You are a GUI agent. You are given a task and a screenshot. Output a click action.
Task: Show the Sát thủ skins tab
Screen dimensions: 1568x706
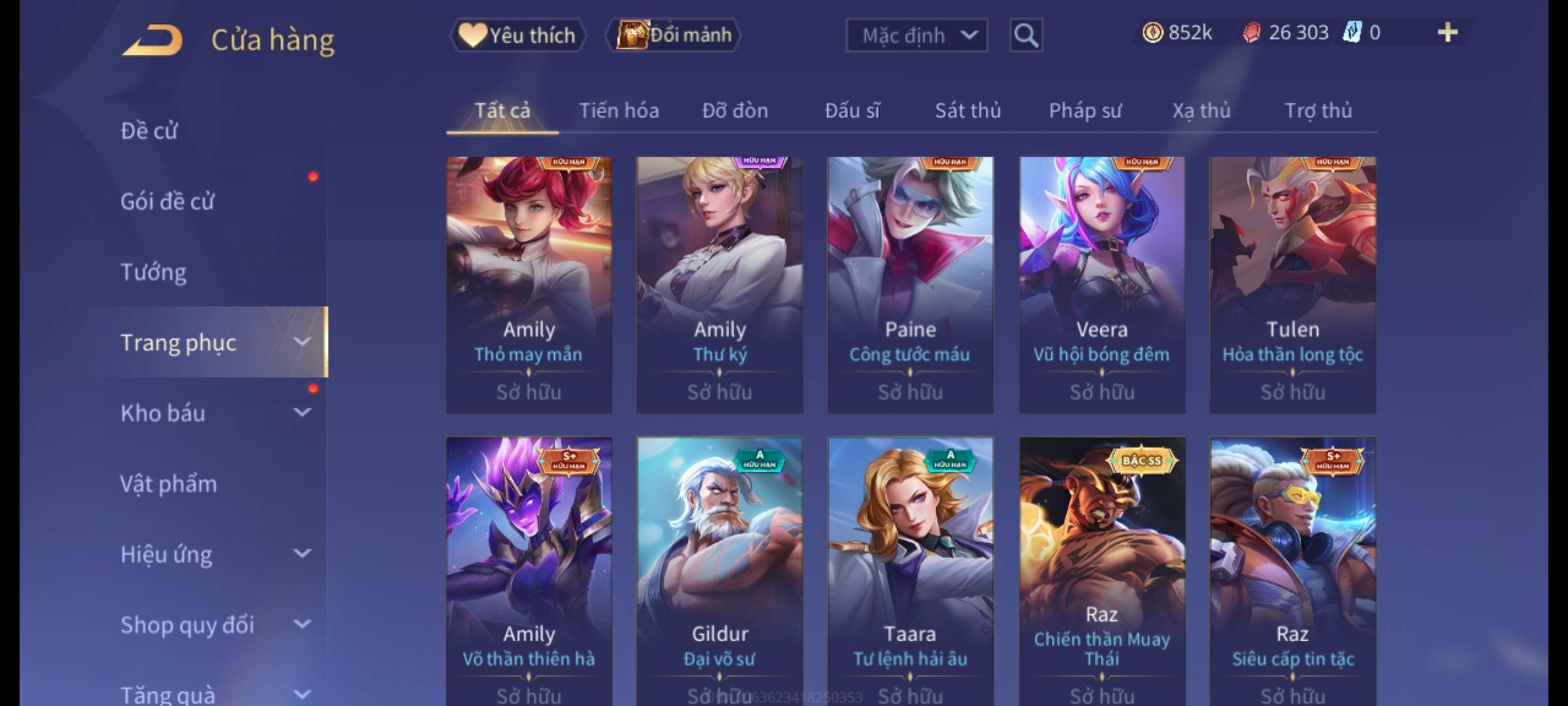click(x=968, y=110)
